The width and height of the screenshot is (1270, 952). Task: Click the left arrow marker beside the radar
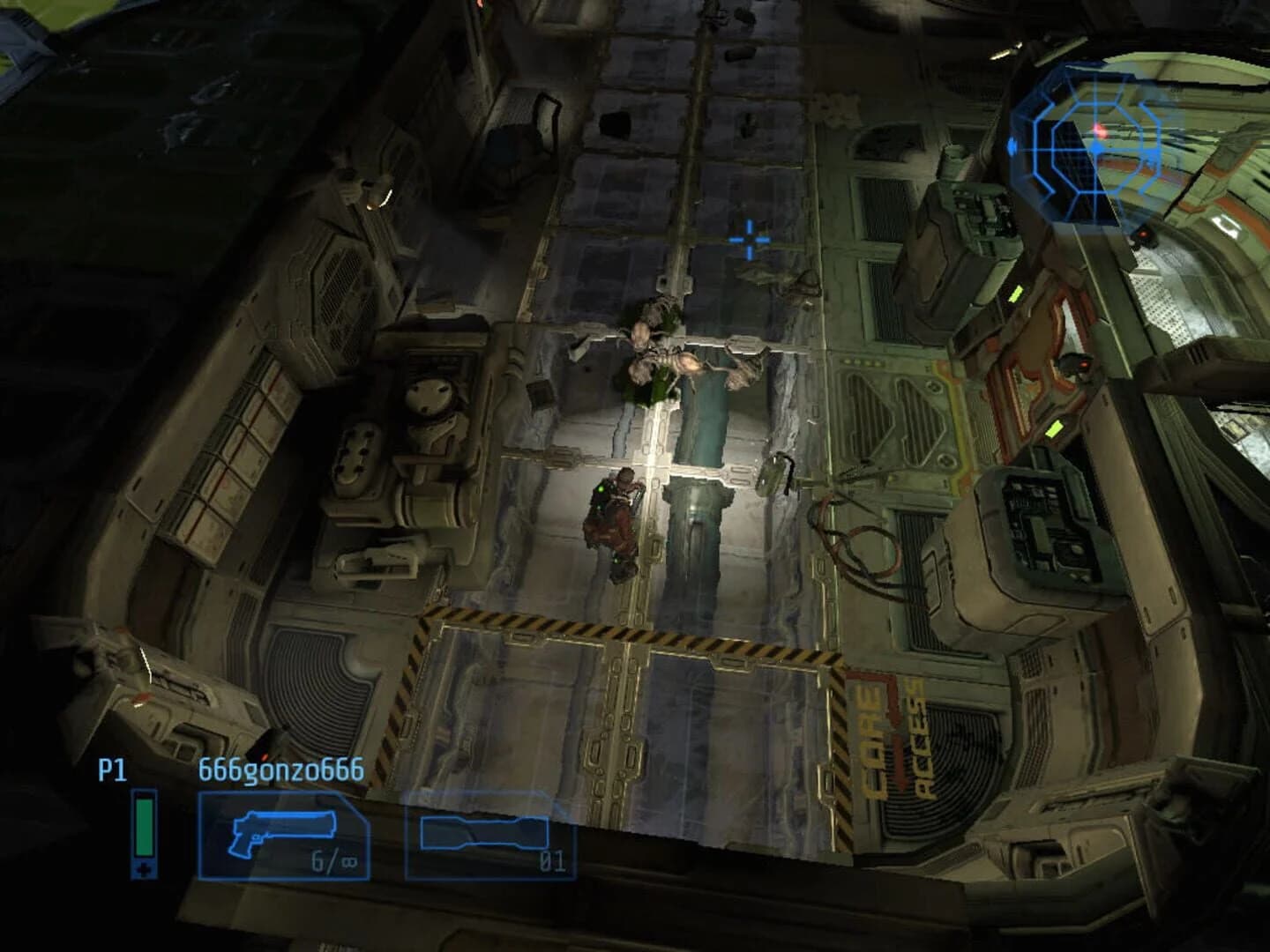pos(1012,147)
